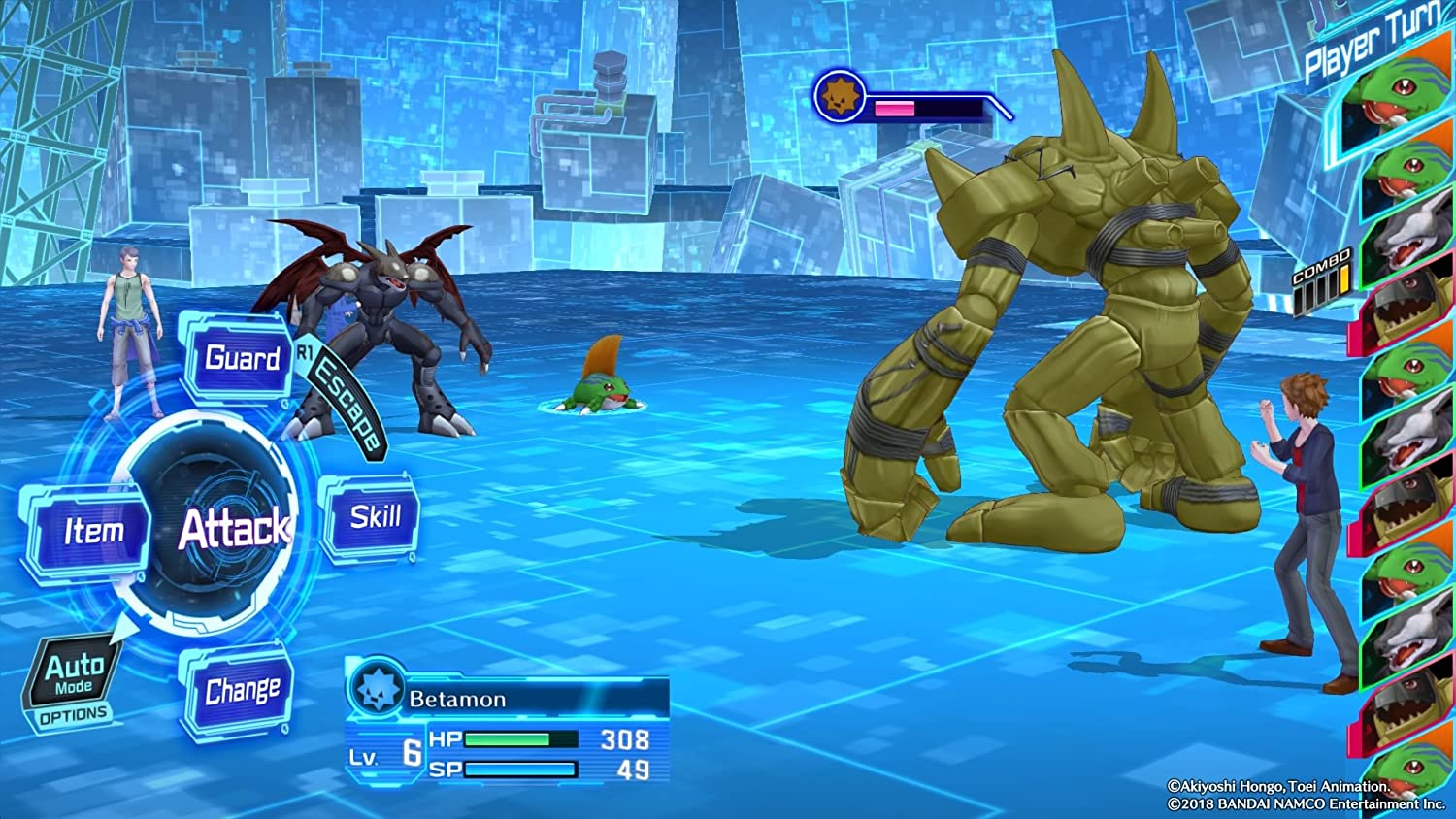
Task: Open the Skill menu
Action: pos(374,517)
